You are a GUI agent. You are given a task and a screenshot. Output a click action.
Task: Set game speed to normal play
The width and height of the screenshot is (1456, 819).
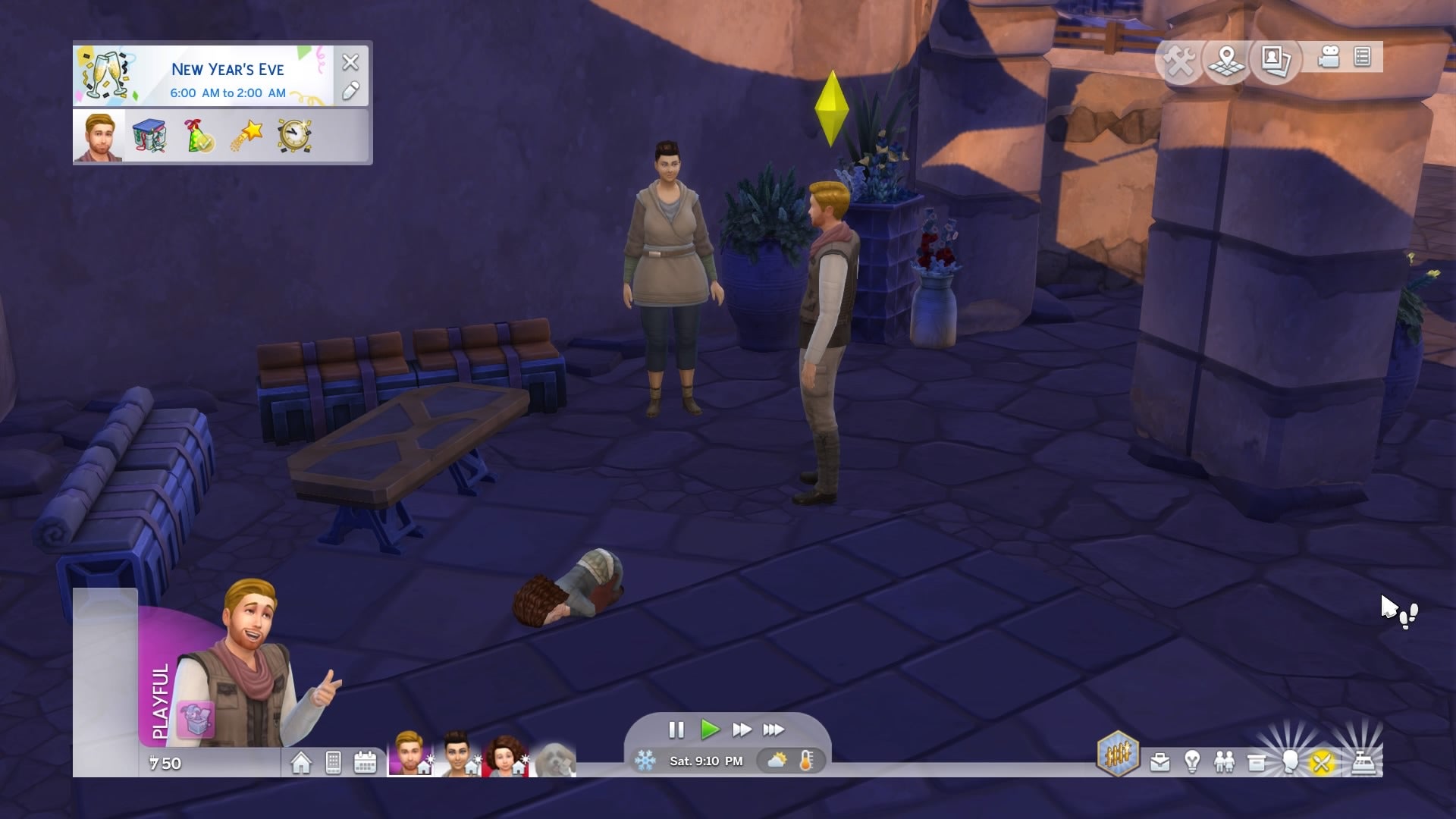click(710, 730)
